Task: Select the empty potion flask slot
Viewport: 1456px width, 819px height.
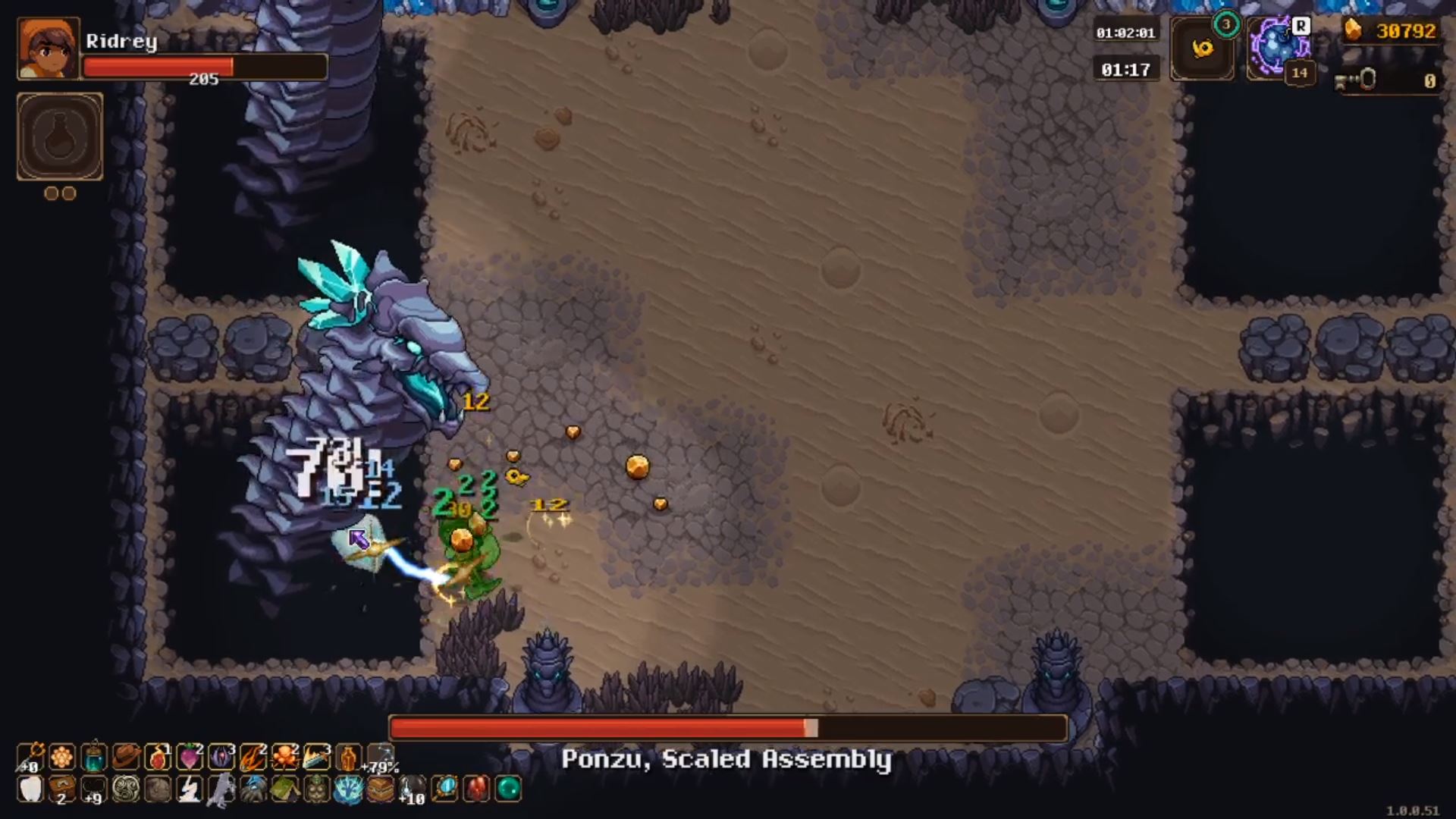Action: [59, 136]
